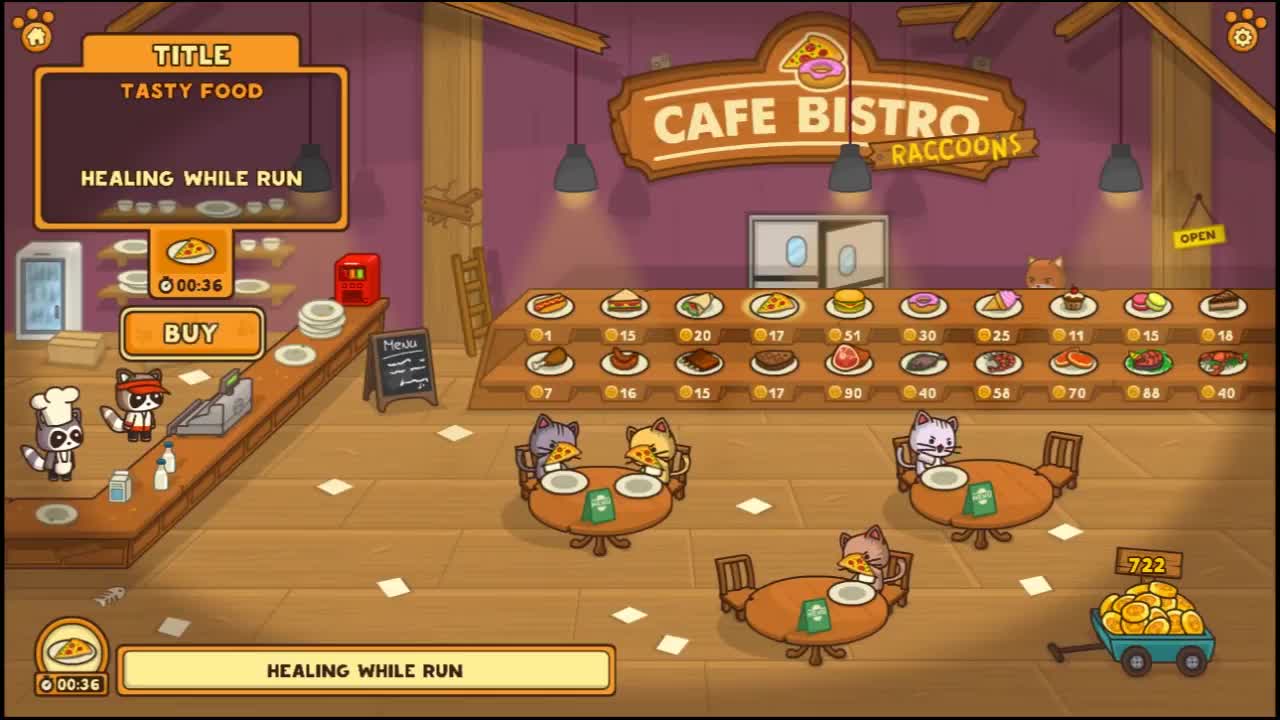Pick the burrito wrap plate

pyautogui.click(x=699, y=305)
